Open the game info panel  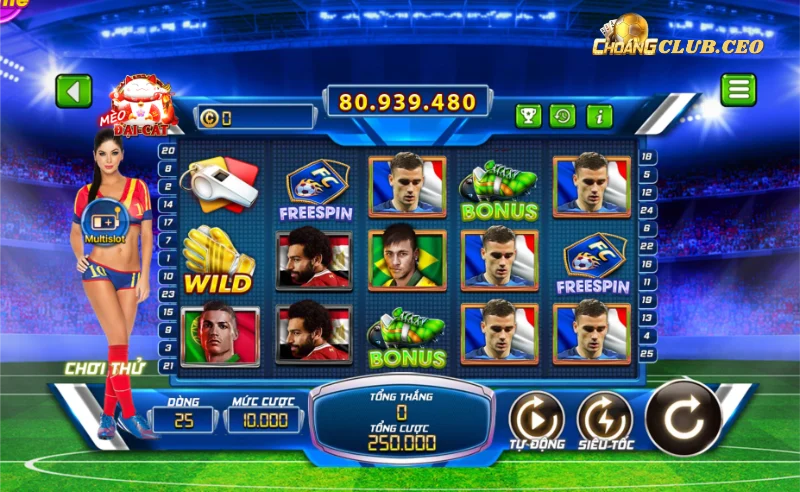(599, 116)
